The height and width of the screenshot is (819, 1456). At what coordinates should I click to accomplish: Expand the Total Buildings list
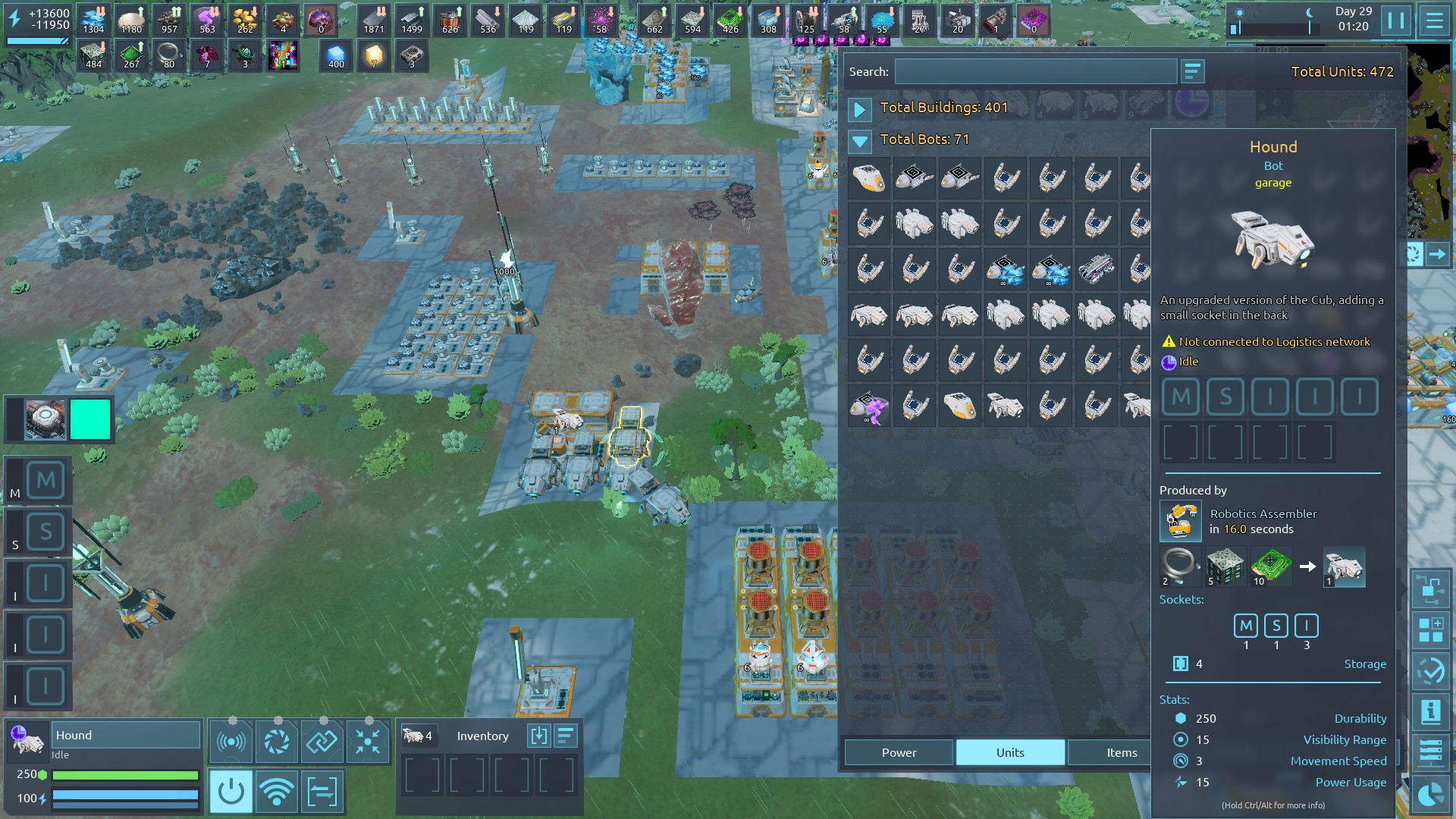click(x=859, y=109)
